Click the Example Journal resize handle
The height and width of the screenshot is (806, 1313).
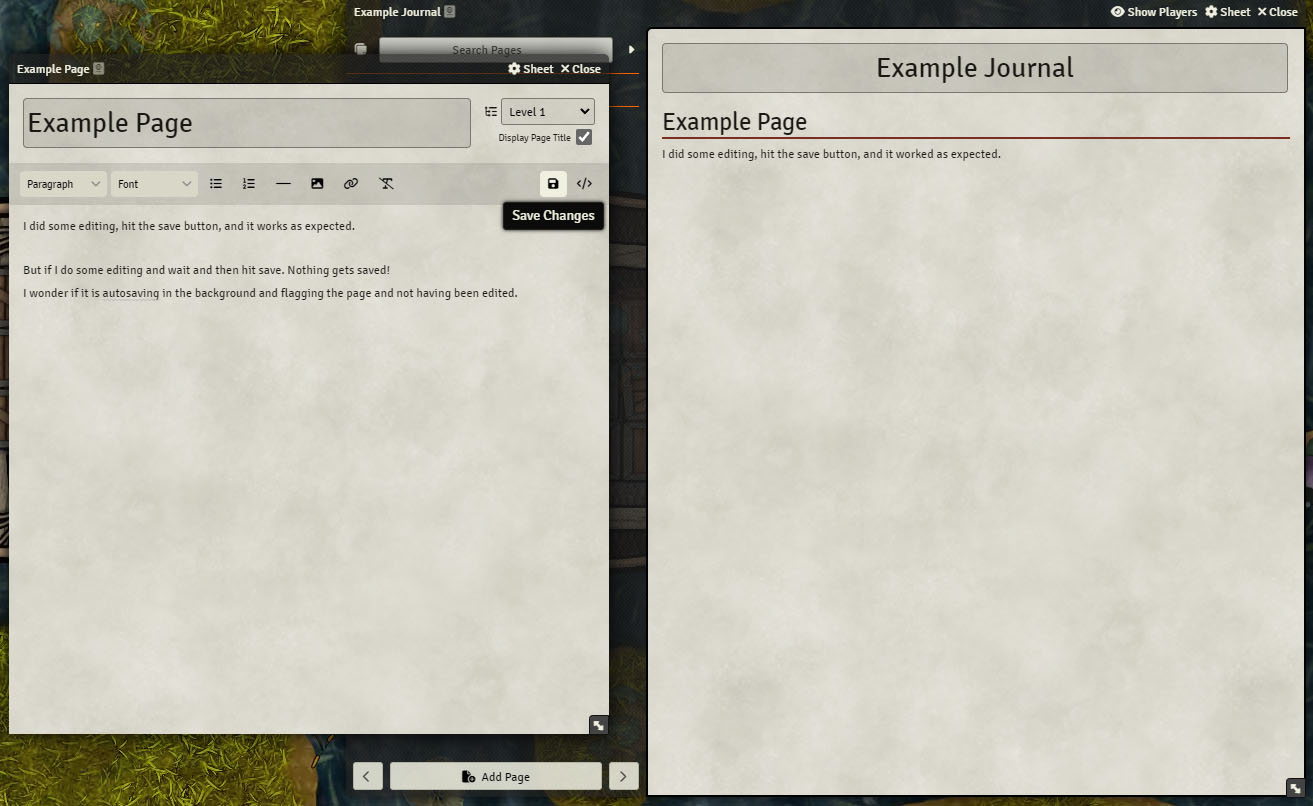click(1296, 789)
